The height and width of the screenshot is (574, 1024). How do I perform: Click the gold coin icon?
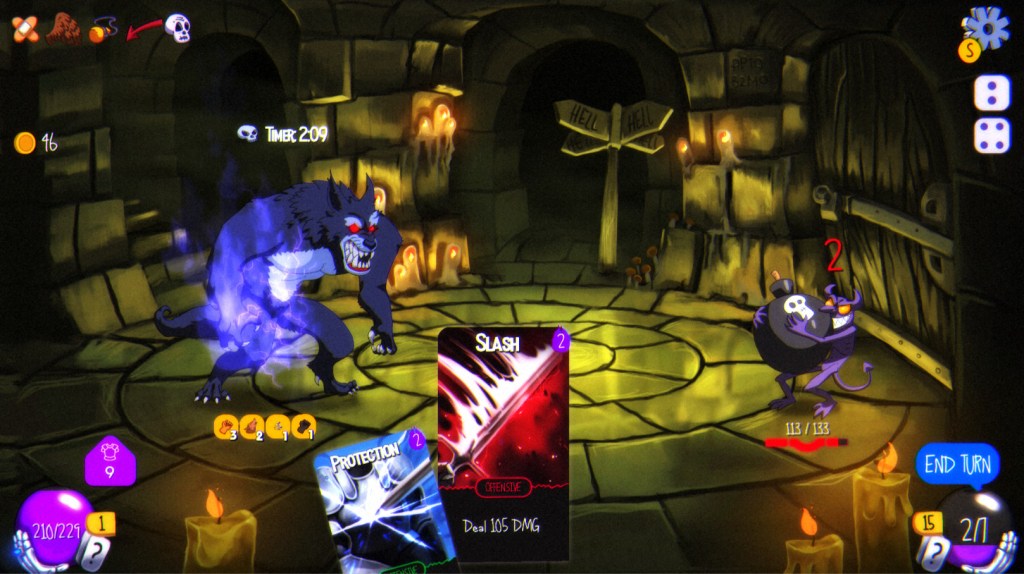(24, 143)
